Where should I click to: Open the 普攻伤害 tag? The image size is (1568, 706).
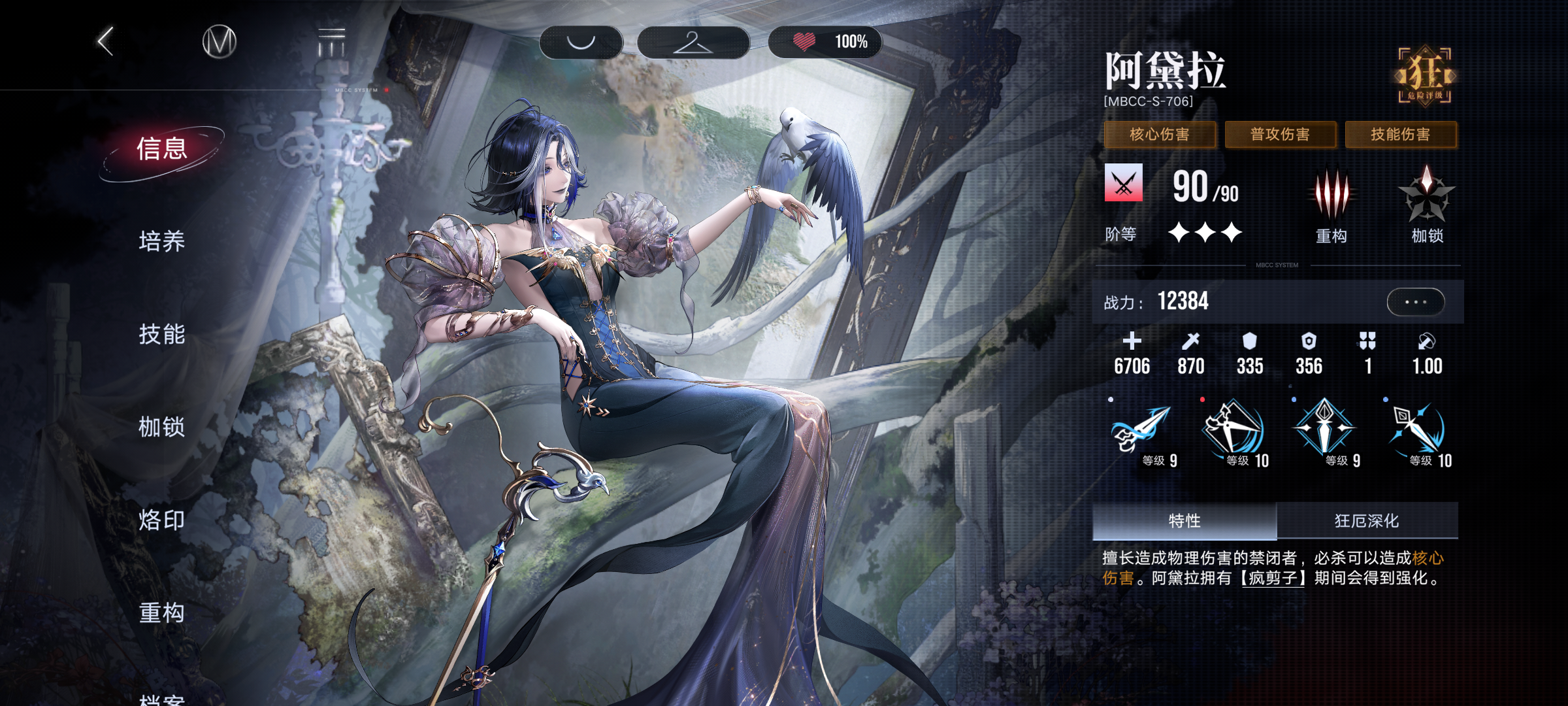pyautogui.click(x=1280, y=135)
